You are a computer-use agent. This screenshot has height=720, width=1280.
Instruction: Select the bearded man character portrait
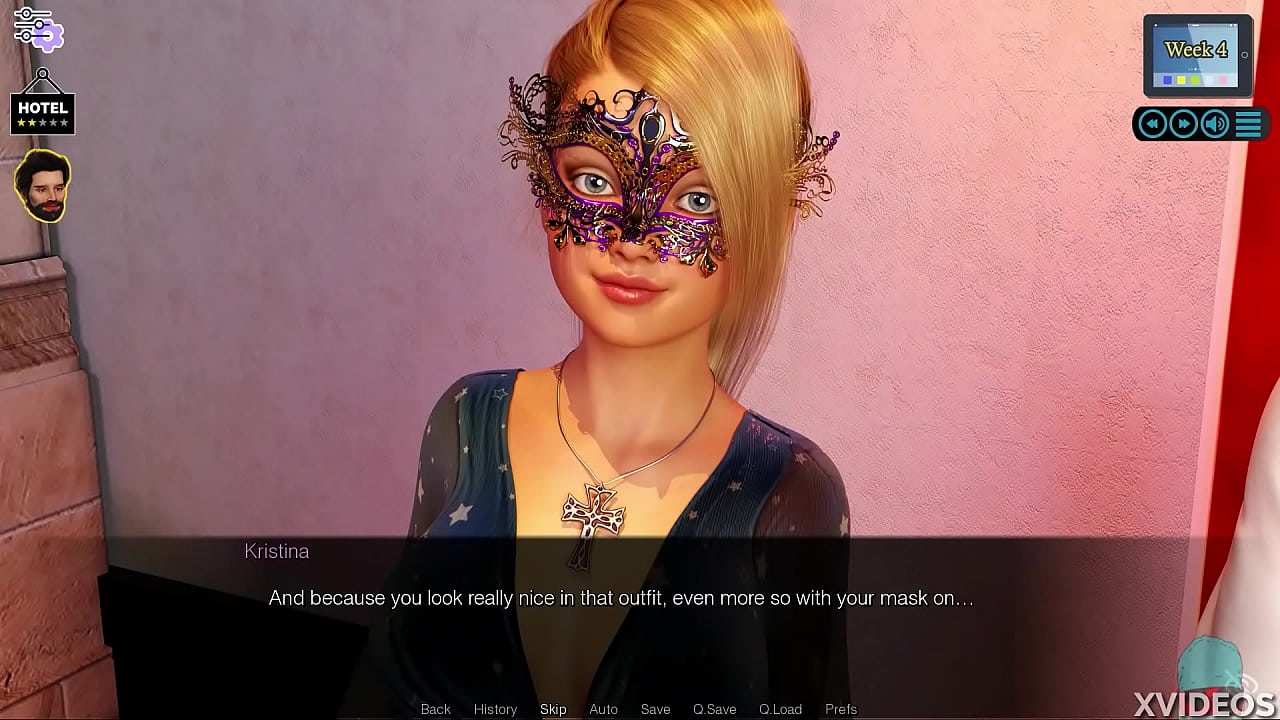pyautogui.click(x=42, y=187)
